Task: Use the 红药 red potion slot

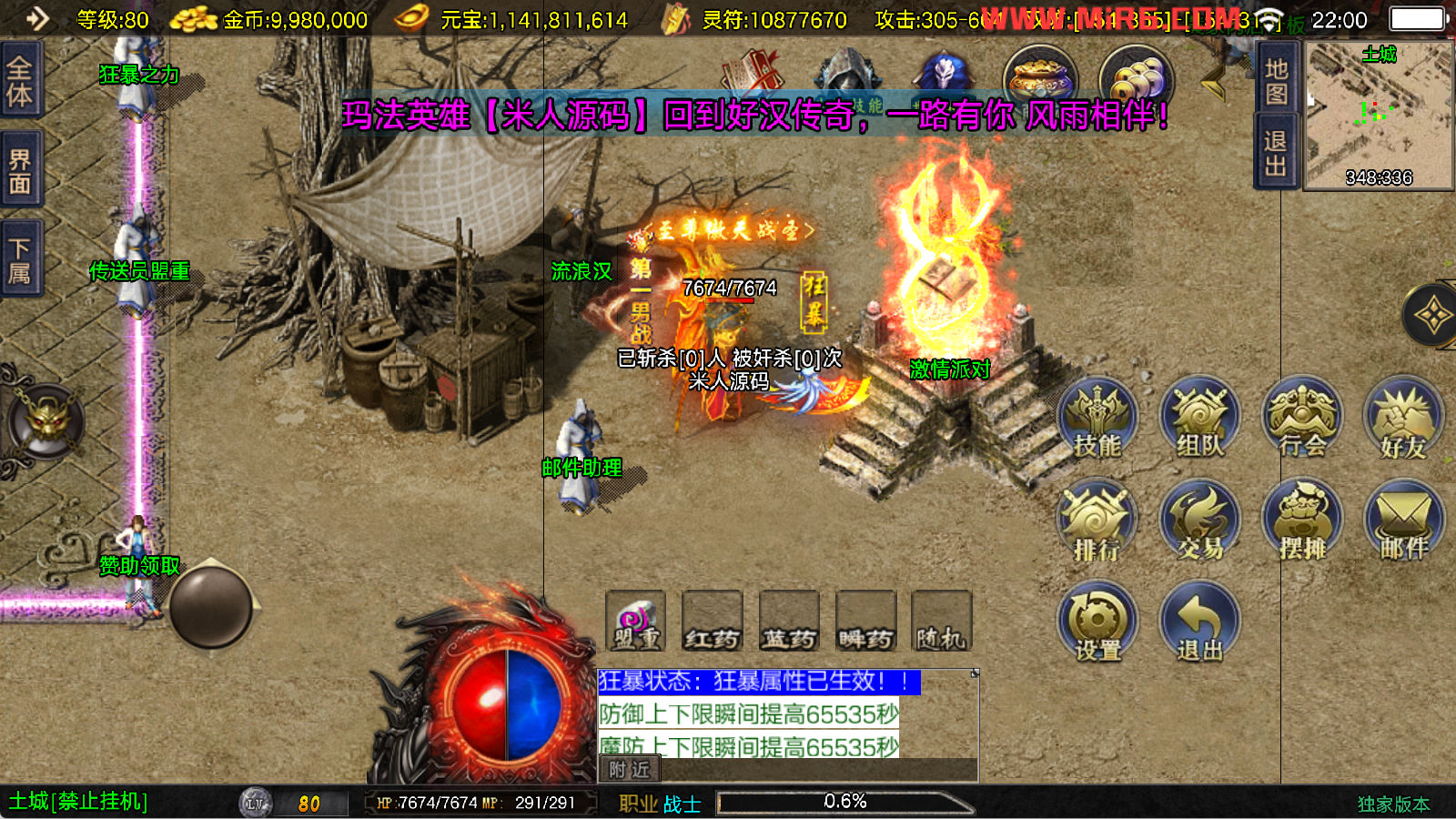Action: pos(712,622)
